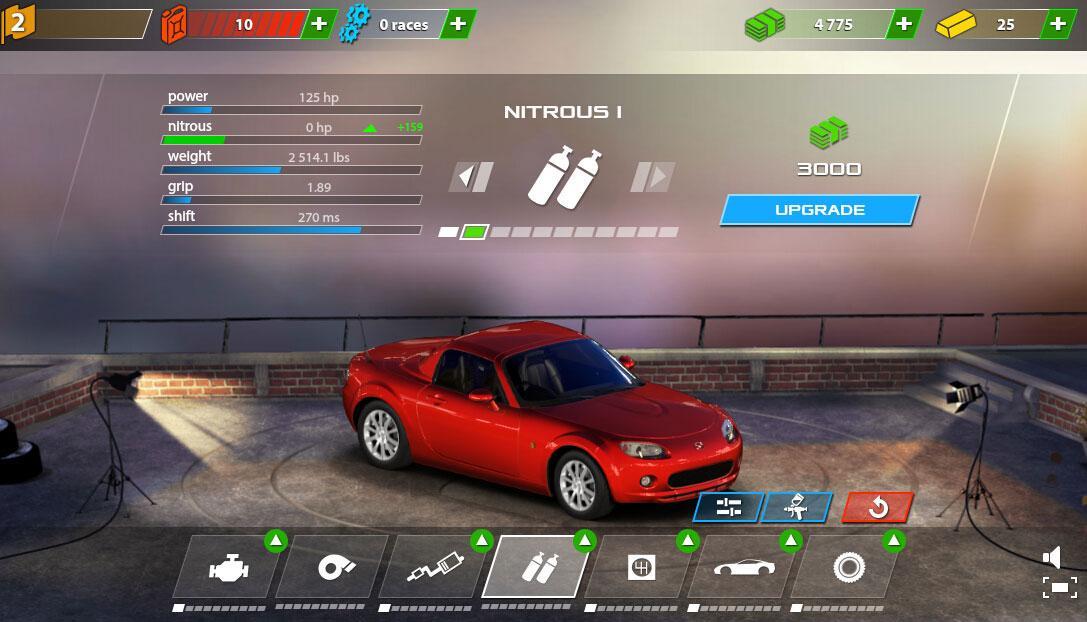The width and height of the screenshot is (1087, 622).
Task: Show the next nitrous upgrade level
Action: (x=652, y=177)
